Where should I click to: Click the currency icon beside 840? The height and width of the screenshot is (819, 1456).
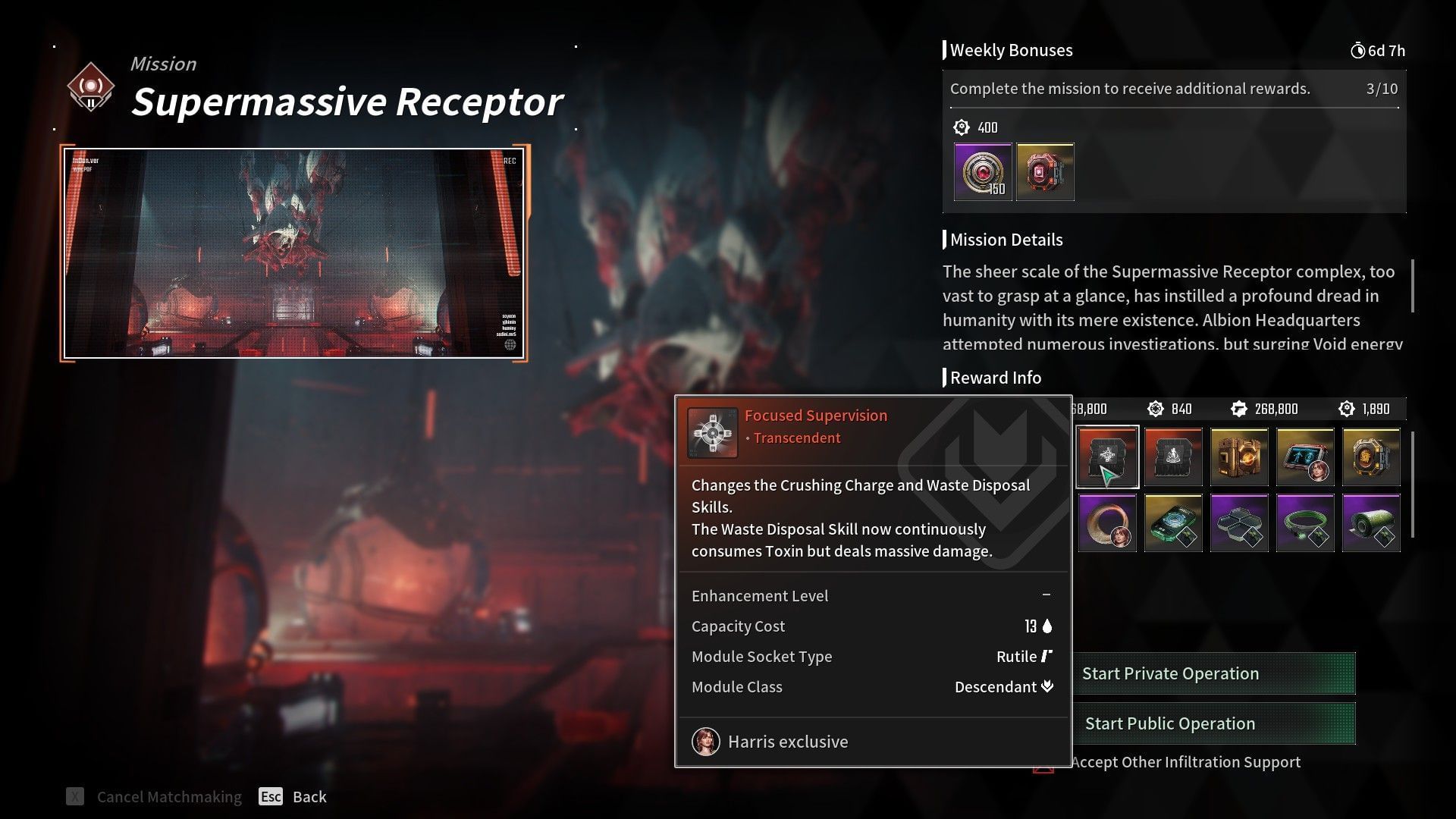1155,408
